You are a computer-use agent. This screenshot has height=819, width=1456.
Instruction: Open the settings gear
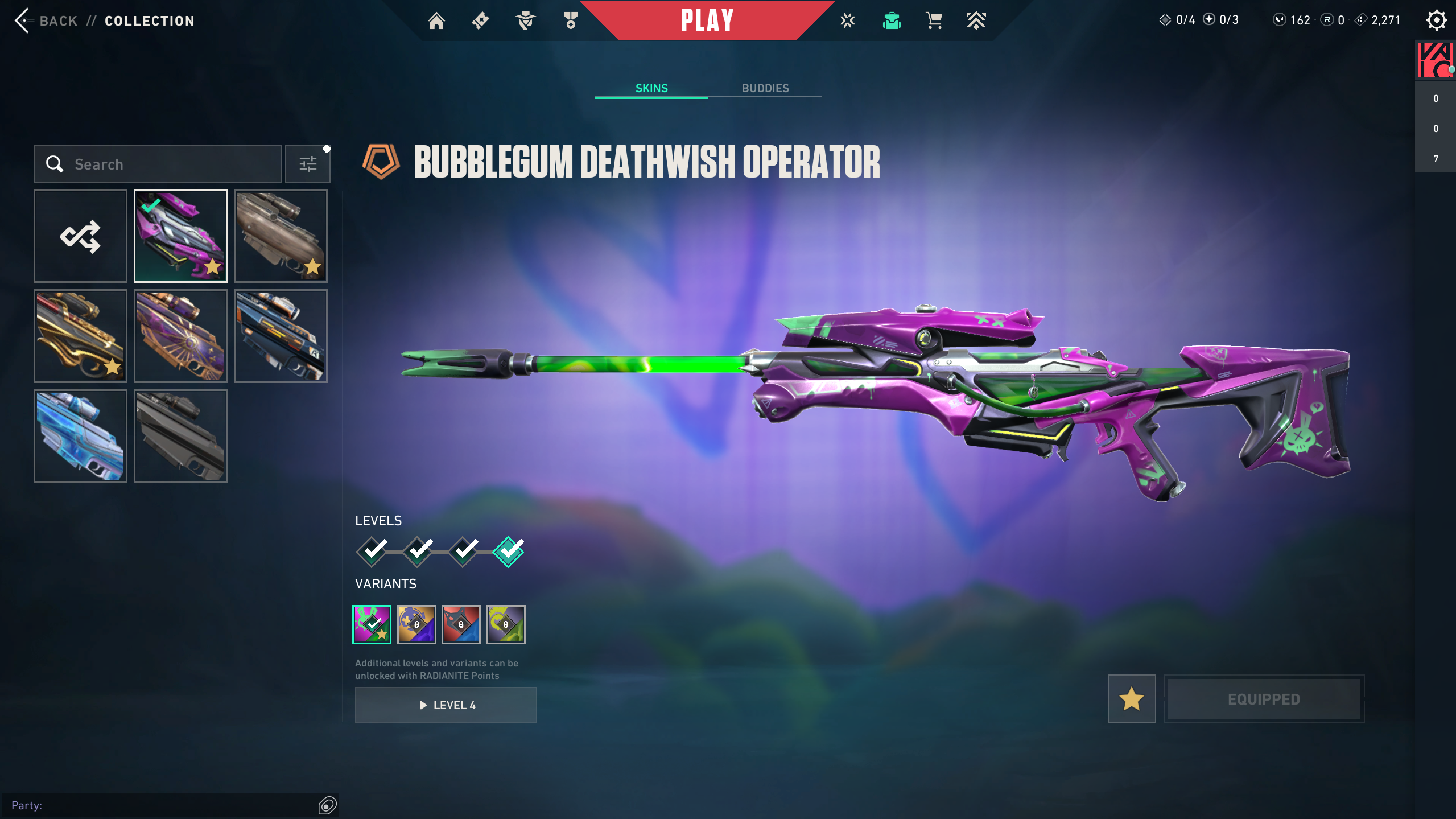click(1436, 21)
